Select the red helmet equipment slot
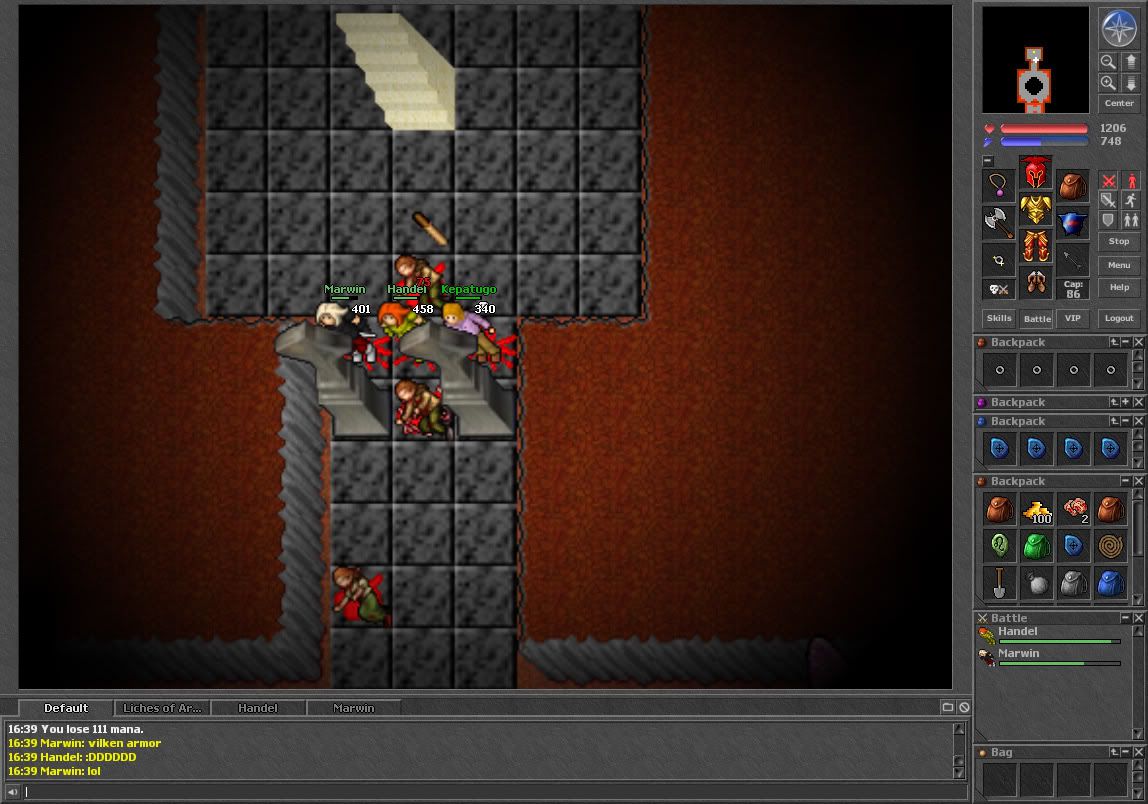This screenshot has height=804, width=1148. click(x=1035, y=174)
